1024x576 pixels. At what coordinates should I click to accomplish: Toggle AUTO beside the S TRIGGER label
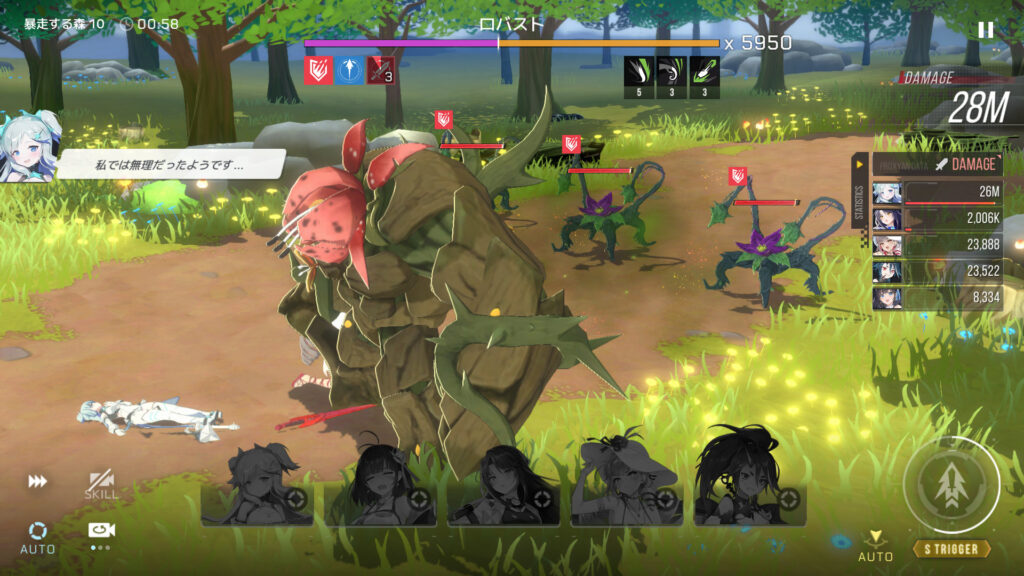[x=876, y=546]
